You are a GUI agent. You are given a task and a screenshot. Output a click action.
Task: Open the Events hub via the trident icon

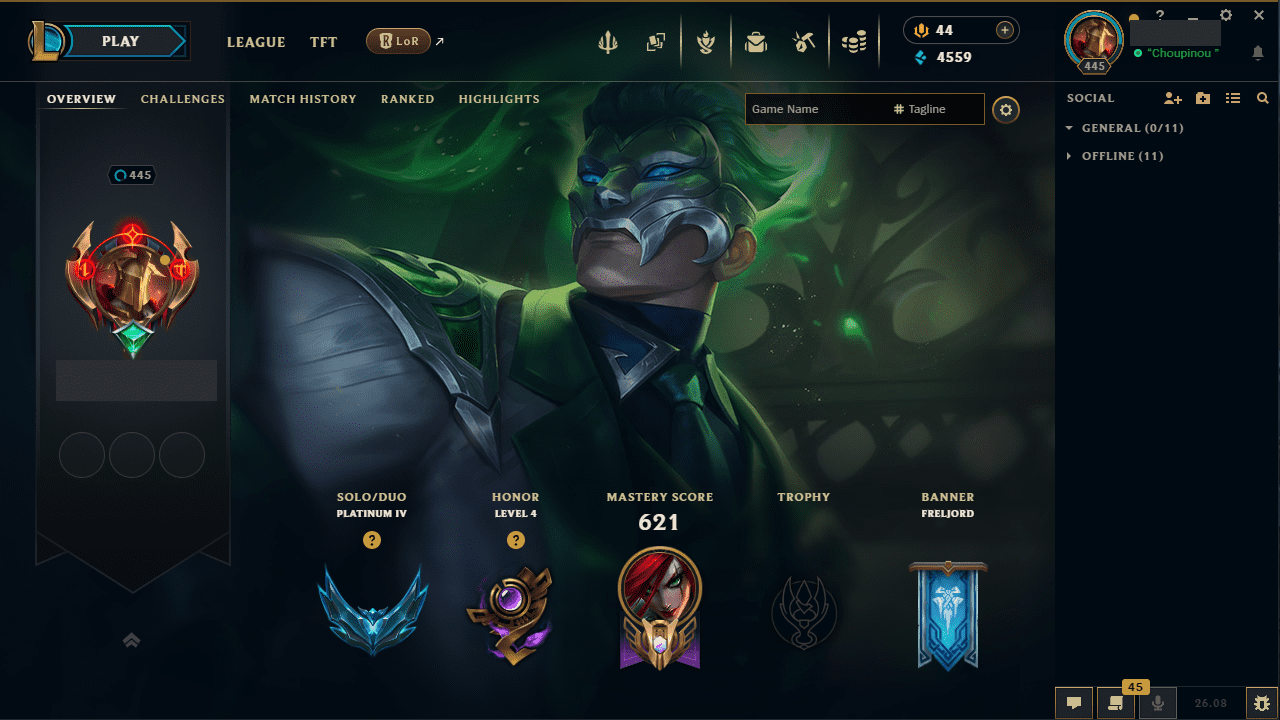pyautogui.click(x=609, y=41)
